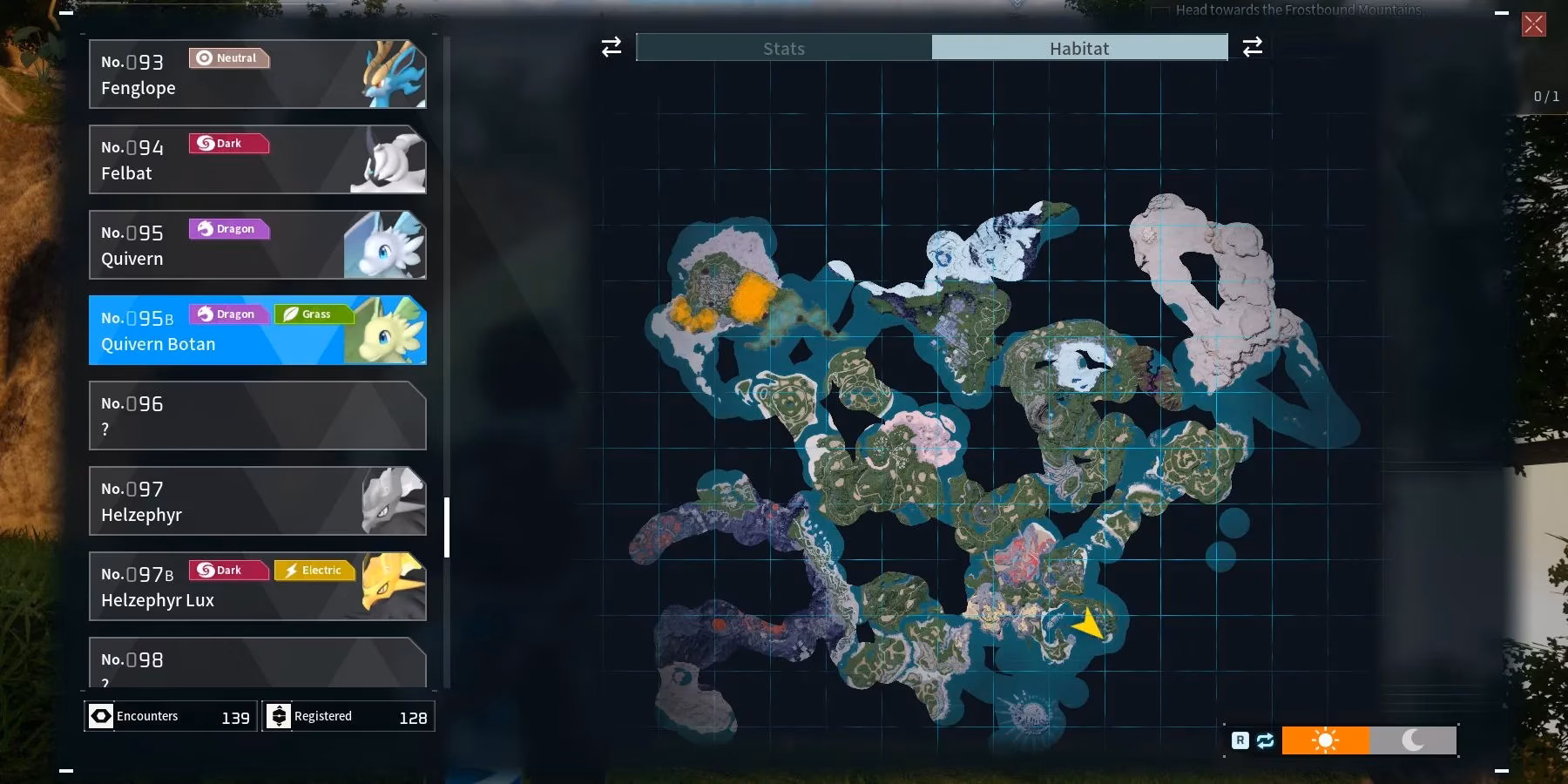1568x784 pixels.
Task: Choose Felbat in the Paldeck list
Action: coord(257,159)
